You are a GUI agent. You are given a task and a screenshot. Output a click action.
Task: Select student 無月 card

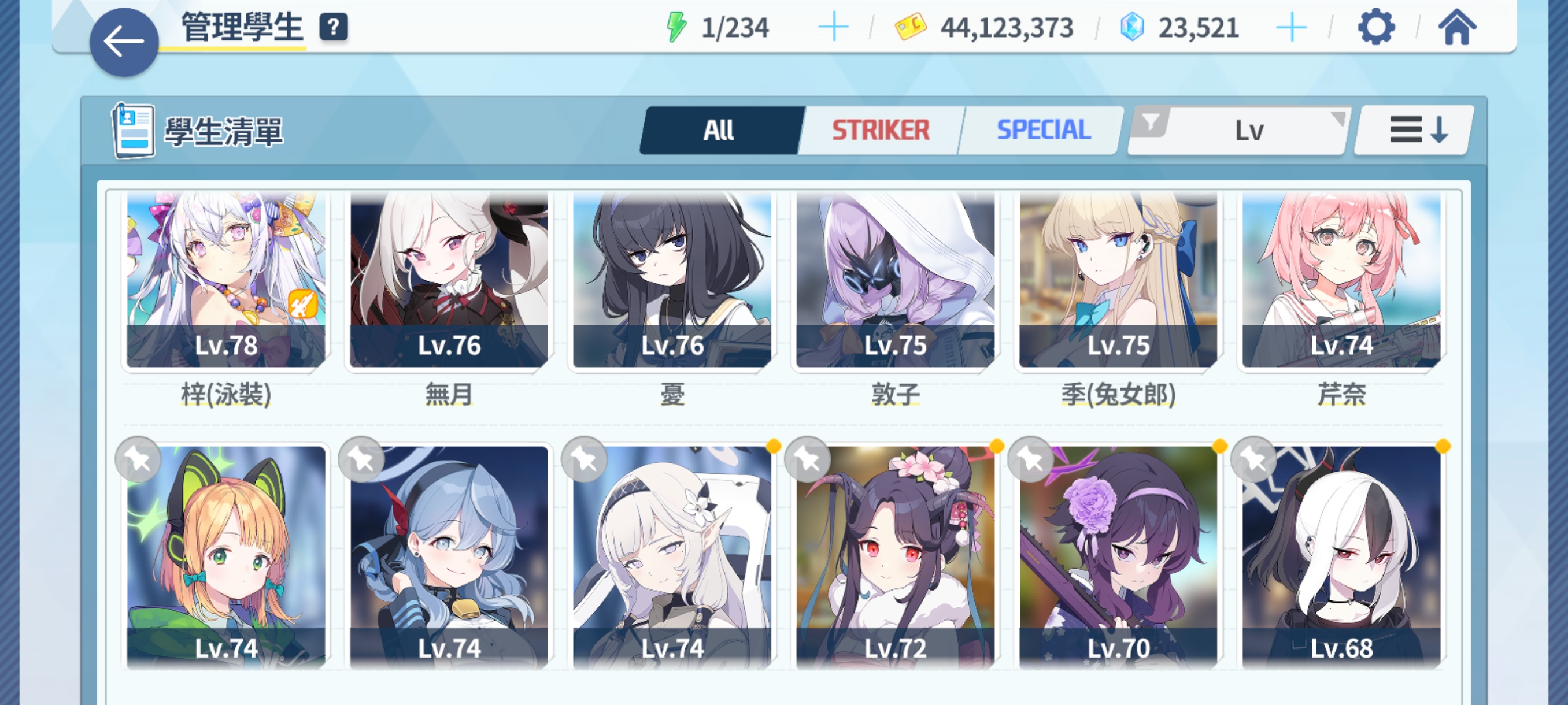[449, 280]
